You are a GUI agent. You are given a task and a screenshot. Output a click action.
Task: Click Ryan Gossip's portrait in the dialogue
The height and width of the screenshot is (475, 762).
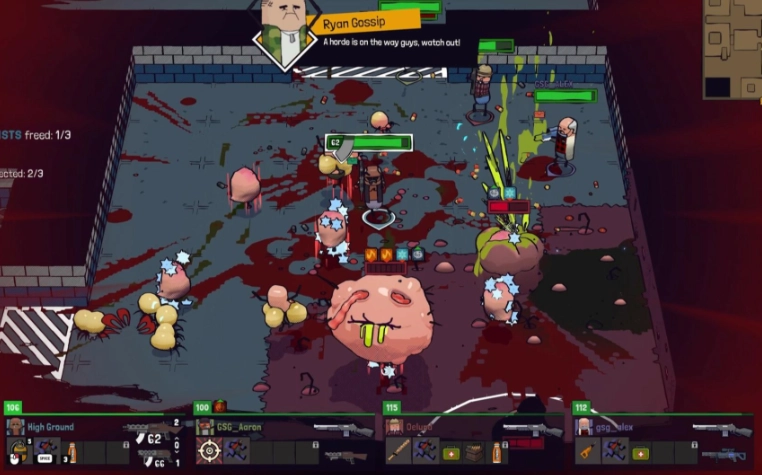(283, 28)
